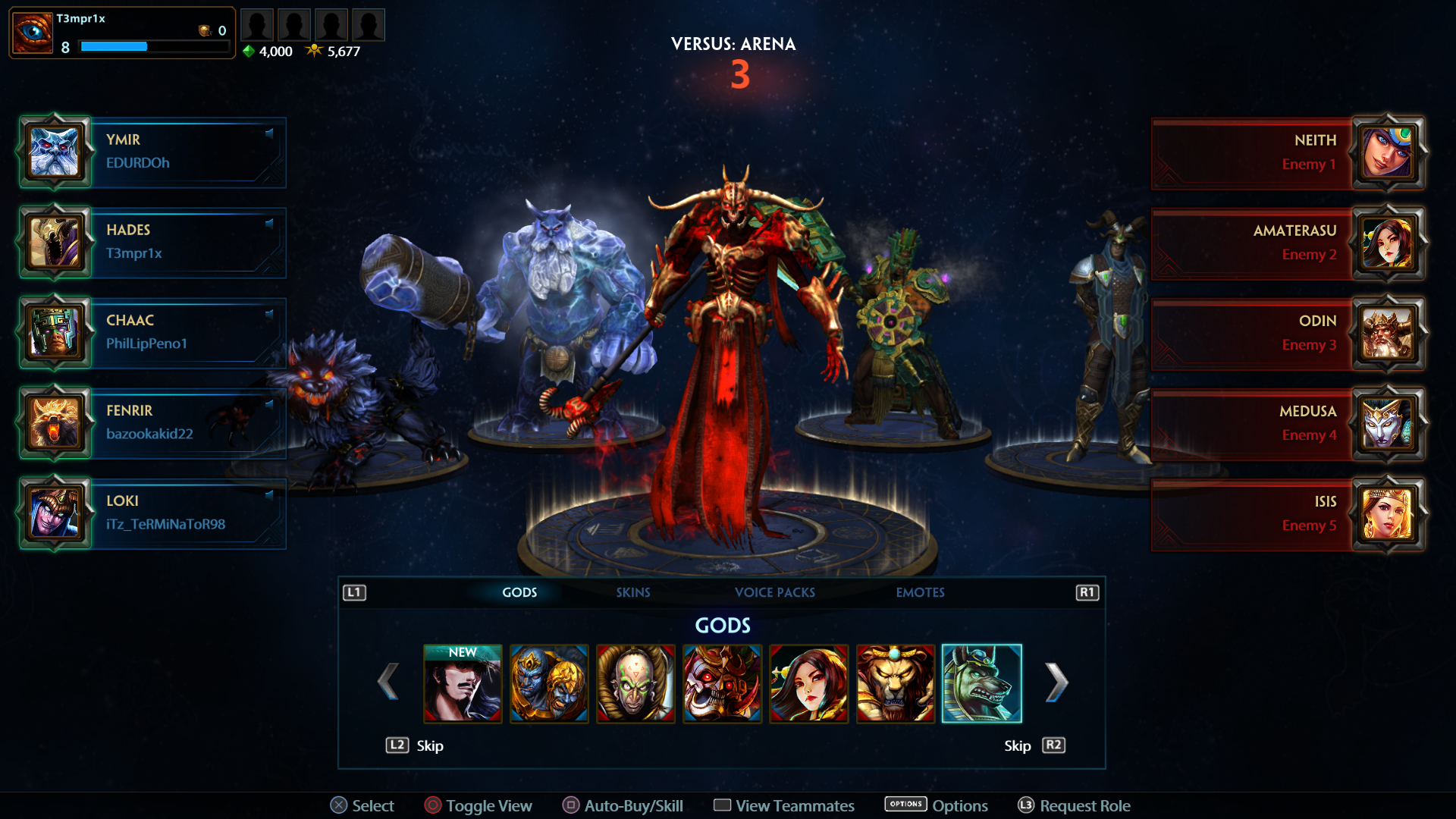Screen dimensions: 1456x819
Task: Click Medusa's portrait on Enemy 4 card
Action: [1389, 423]
